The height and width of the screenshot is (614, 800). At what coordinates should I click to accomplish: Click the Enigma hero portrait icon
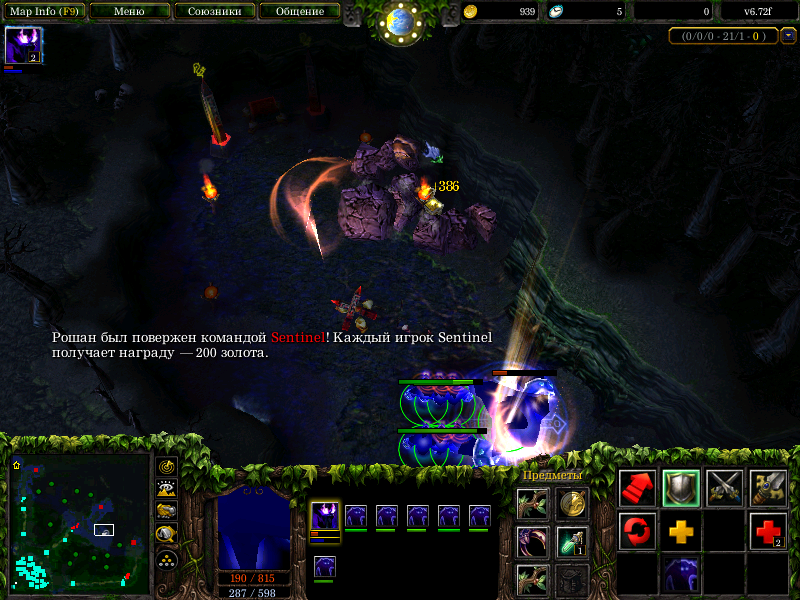pos(22,46)
